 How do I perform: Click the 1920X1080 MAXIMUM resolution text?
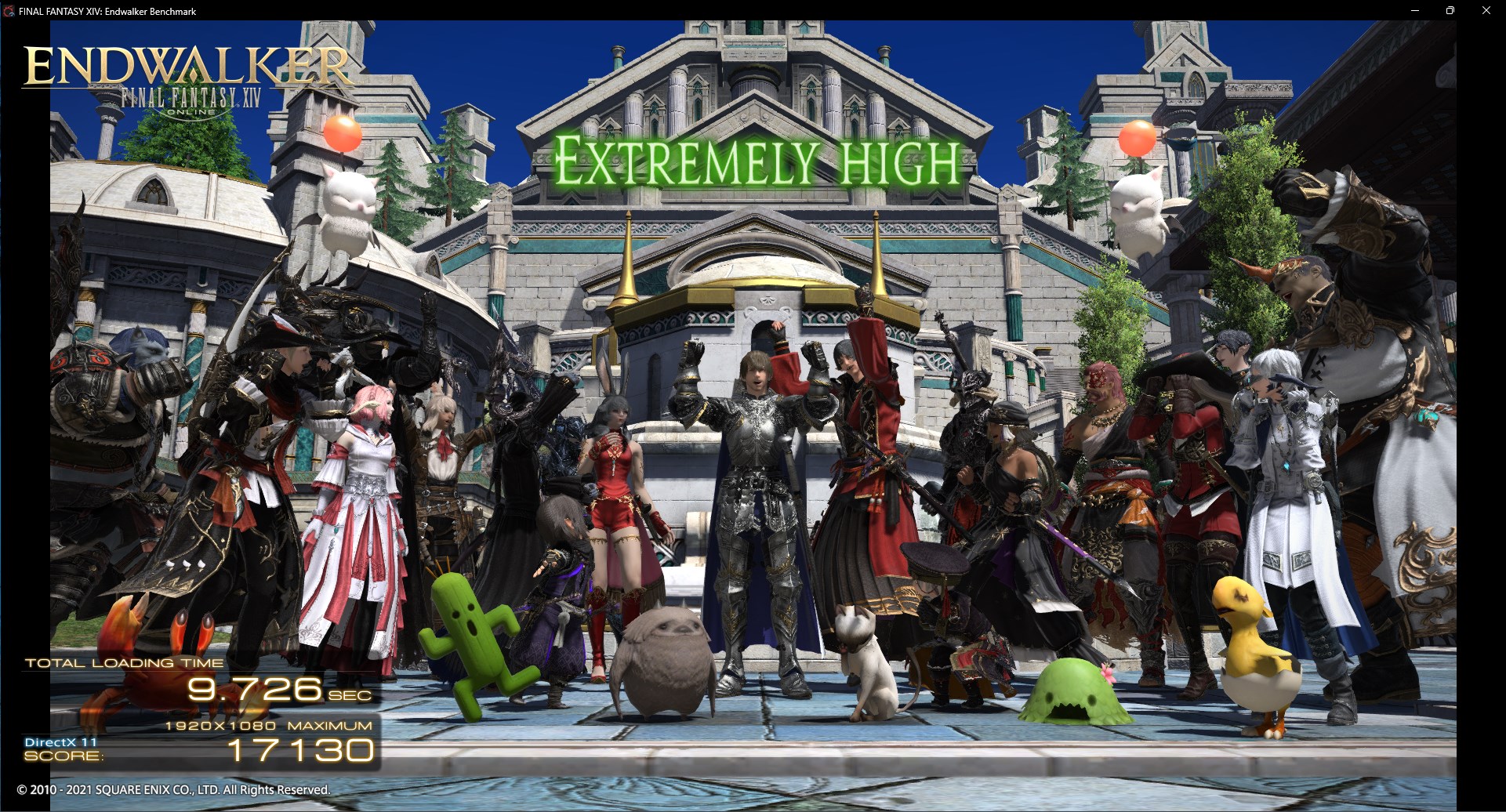pos(268,726)
